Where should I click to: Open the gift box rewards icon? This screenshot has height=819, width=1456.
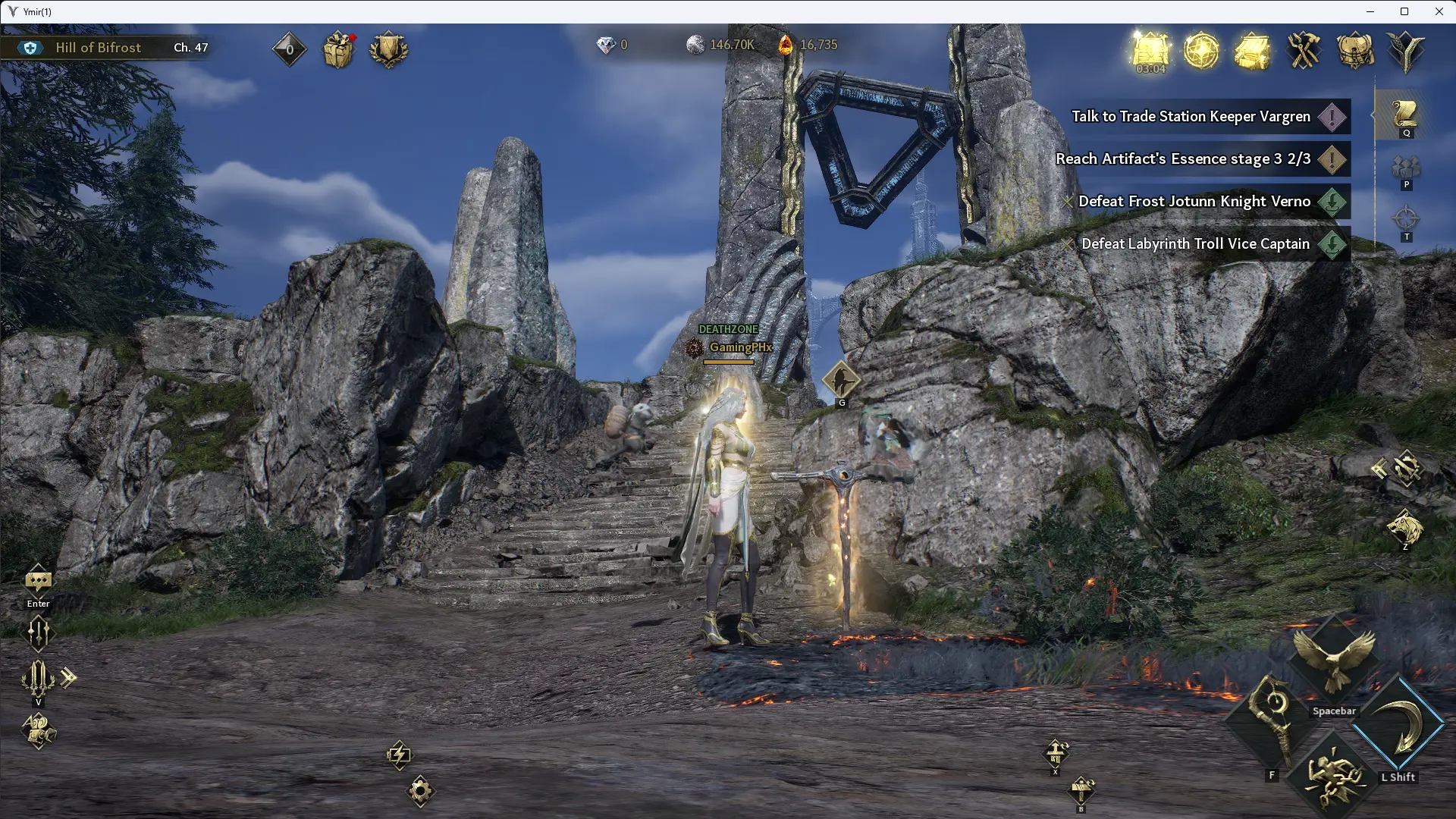coord(338,50)
